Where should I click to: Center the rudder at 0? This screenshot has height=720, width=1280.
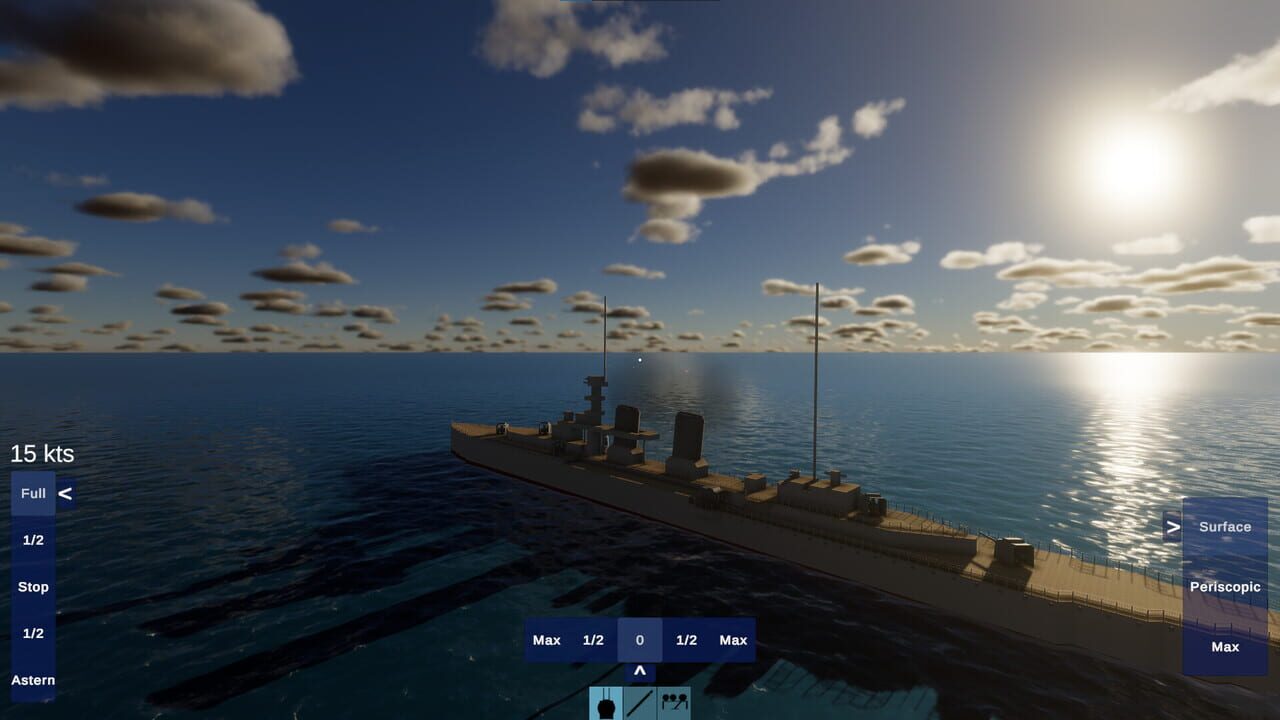coord(638,640)
